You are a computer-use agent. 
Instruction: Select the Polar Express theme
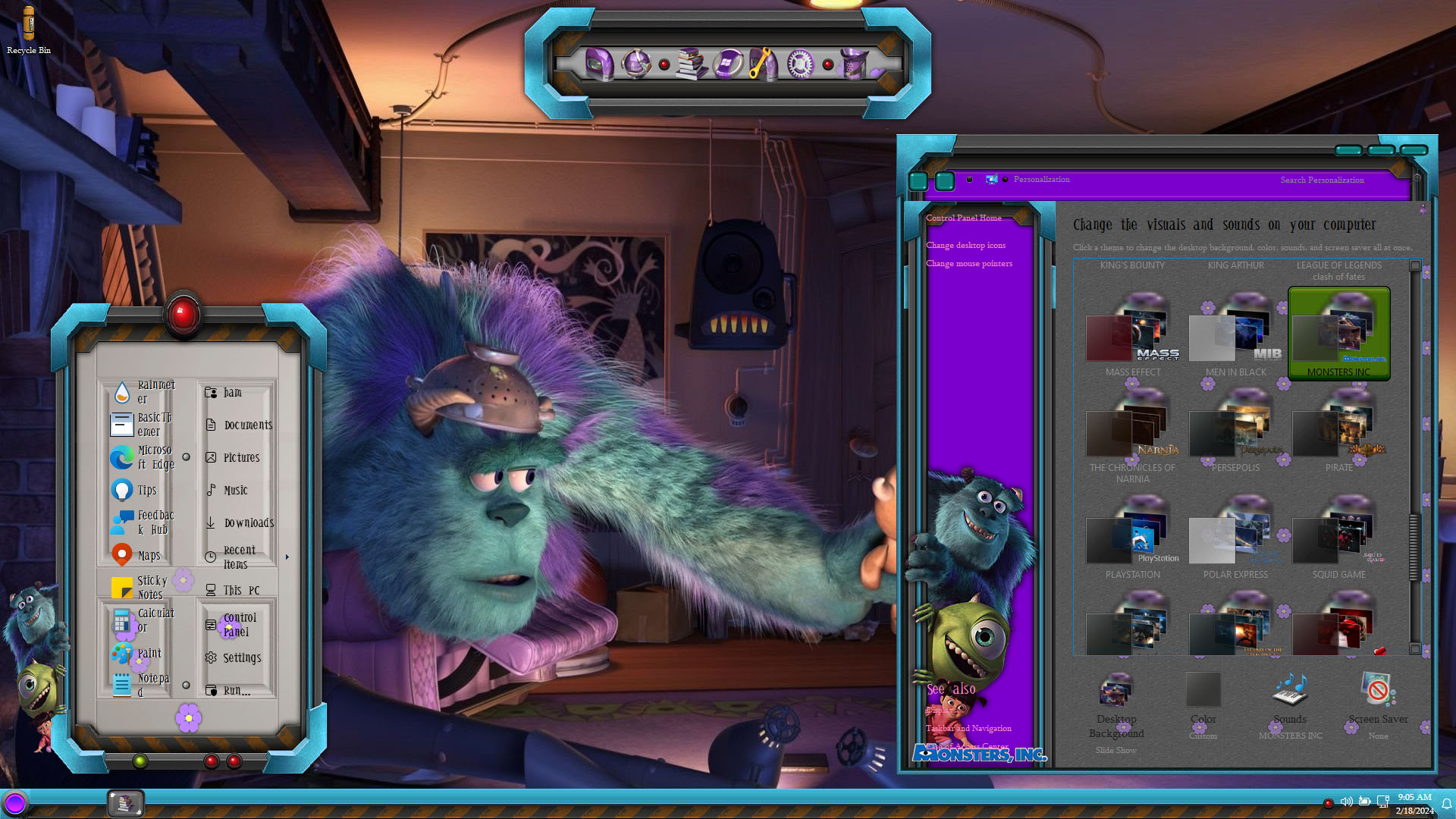[1235, 540]
